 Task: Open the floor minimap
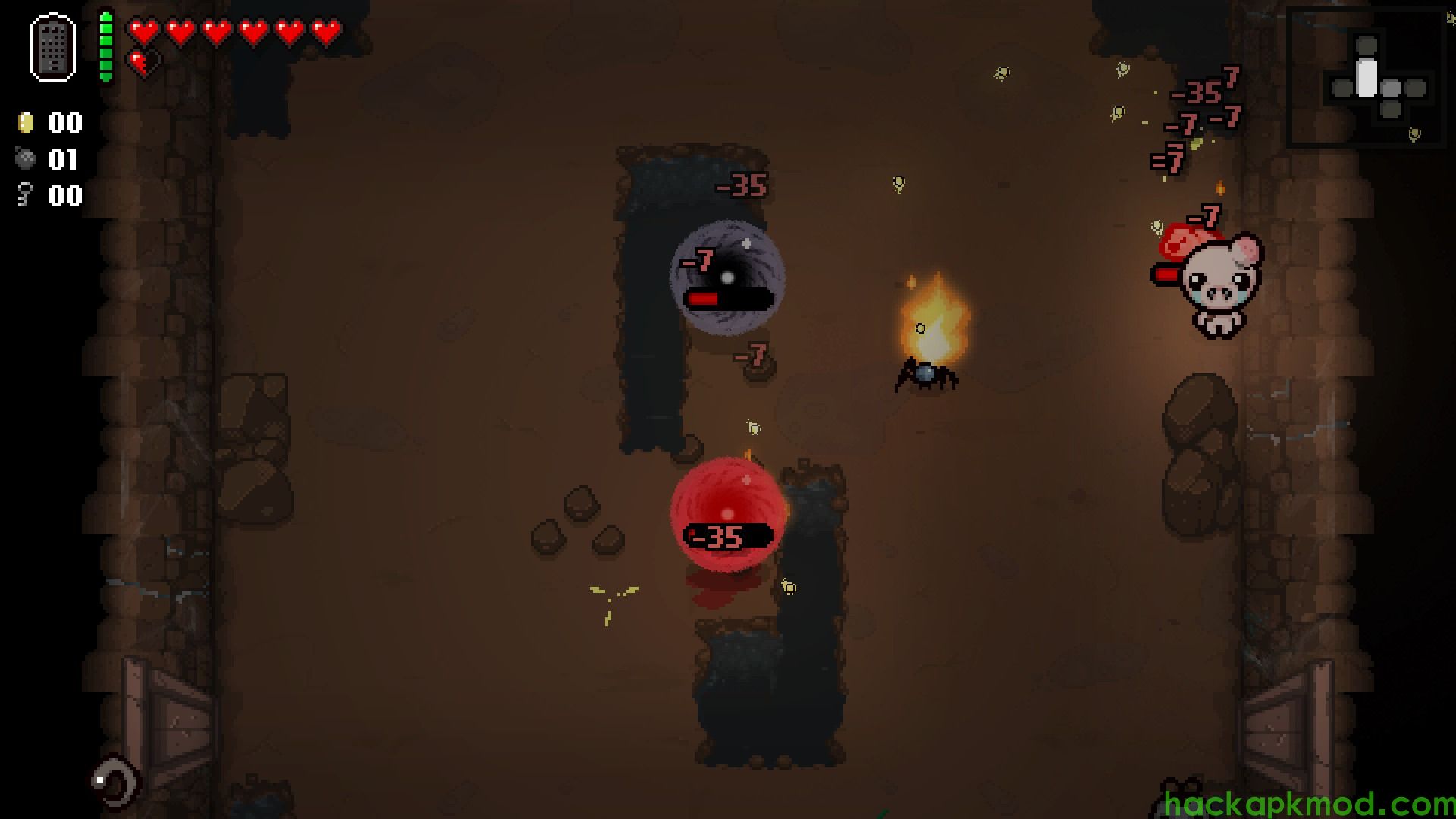tap(1367, 77)
